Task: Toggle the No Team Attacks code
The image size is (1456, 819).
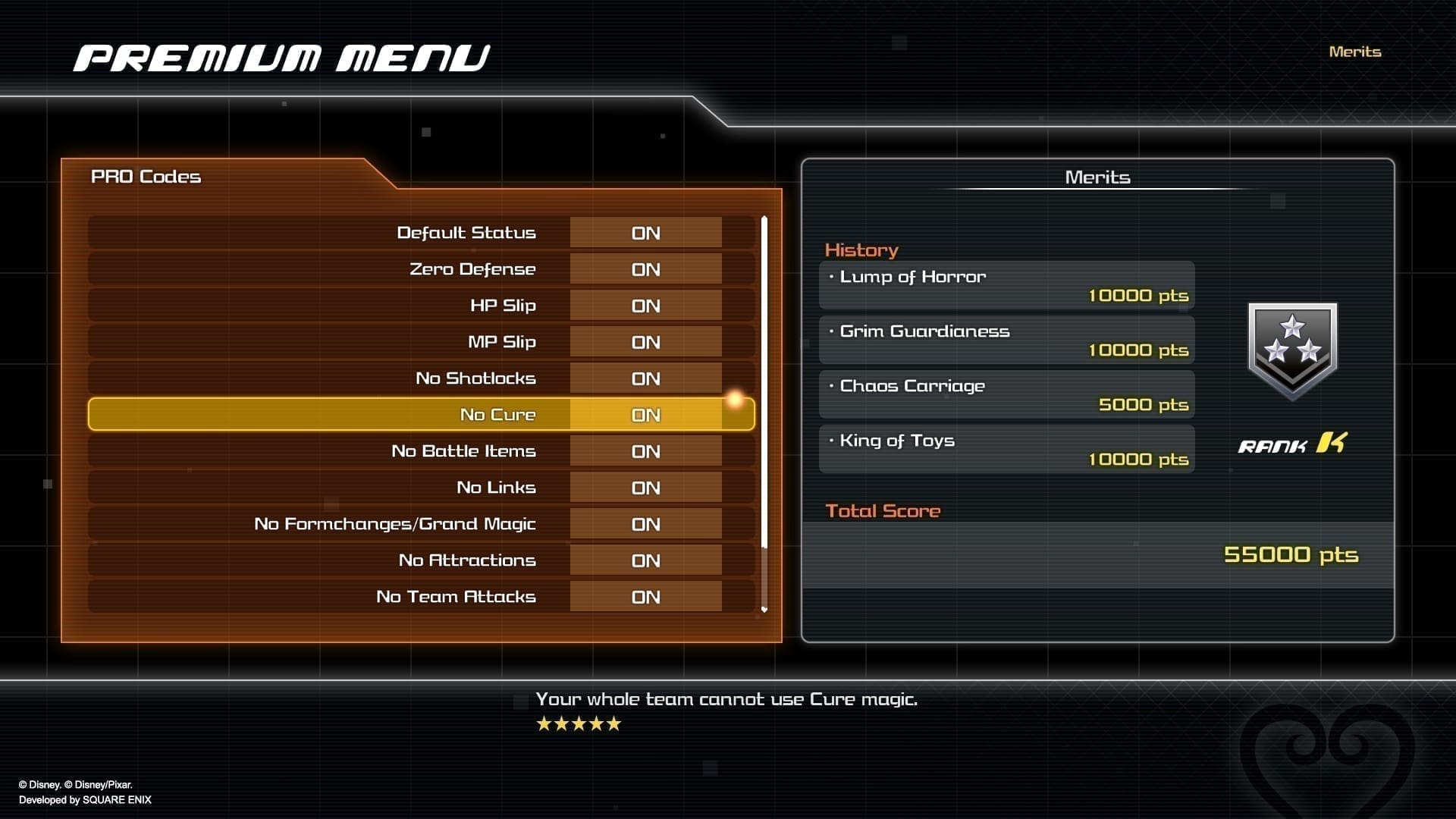Action: point(645,597)
